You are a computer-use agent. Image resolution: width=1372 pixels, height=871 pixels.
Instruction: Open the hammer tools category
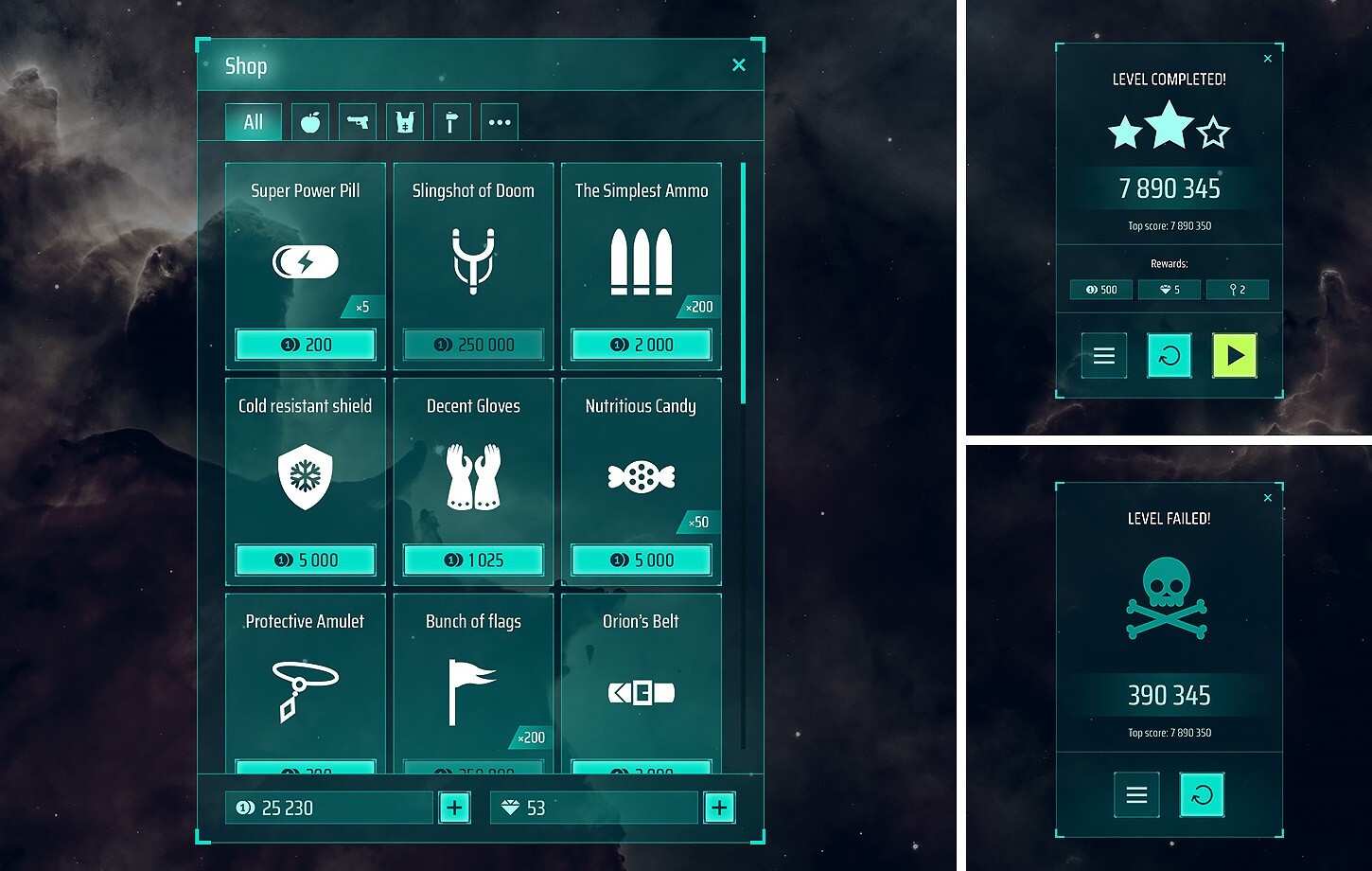click(x=451, y=121)
